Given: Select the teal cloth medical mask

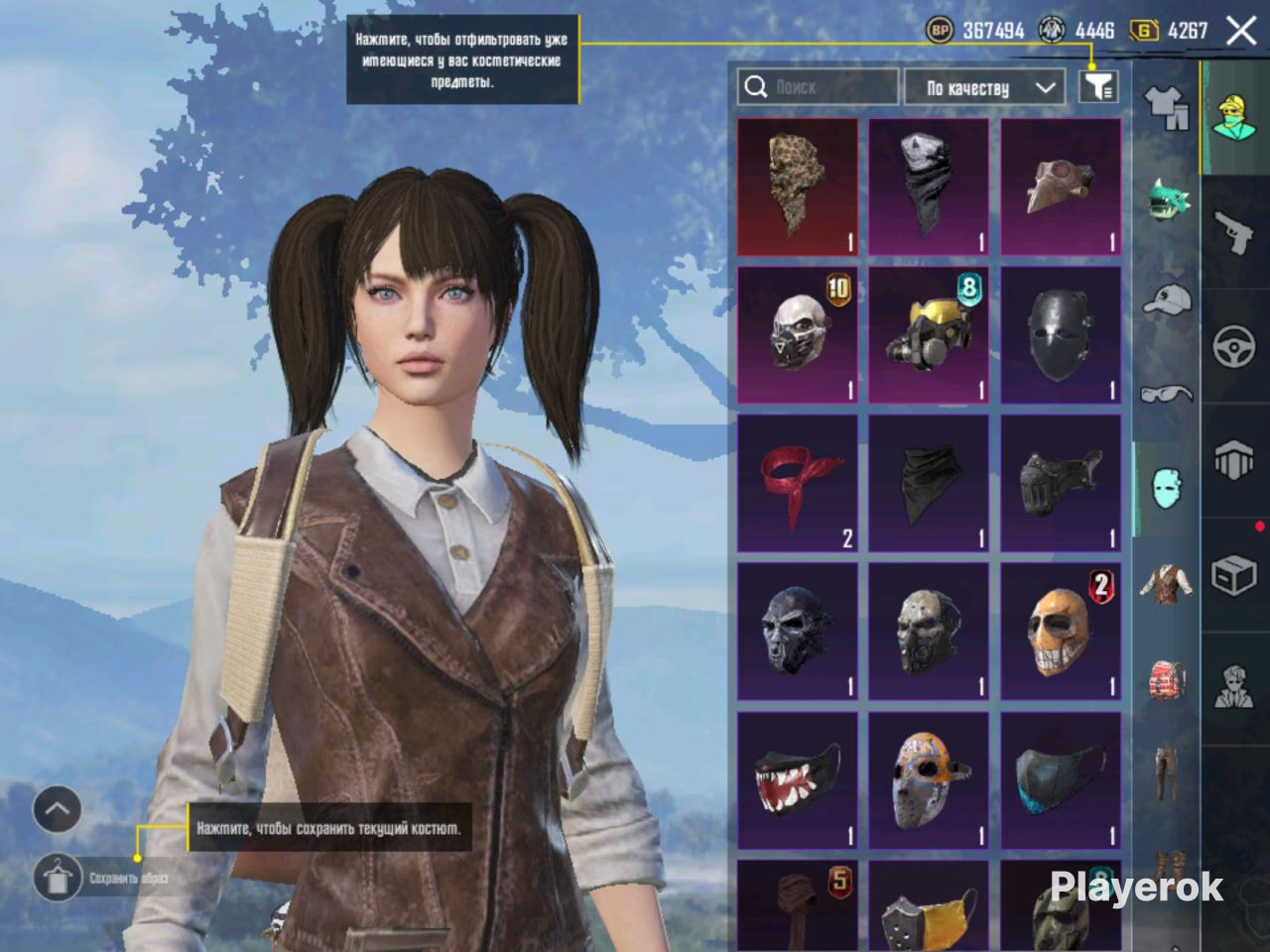Looking at the screenshot, I should click(x=1061, y=779).
